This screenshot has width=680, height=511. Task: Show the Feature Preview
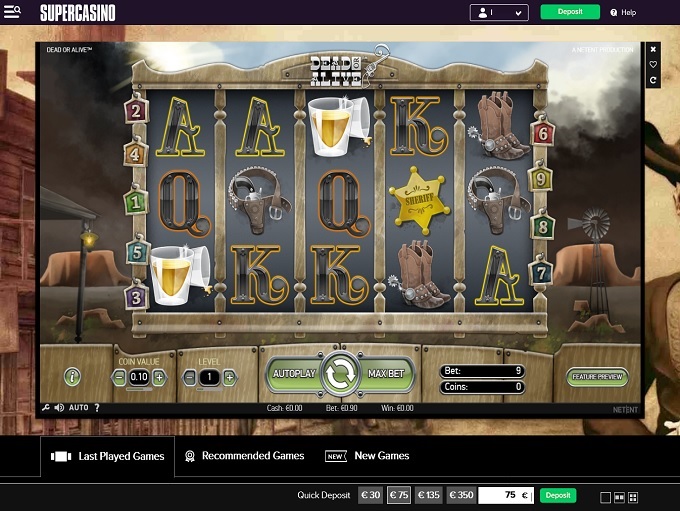click(597, 377)
